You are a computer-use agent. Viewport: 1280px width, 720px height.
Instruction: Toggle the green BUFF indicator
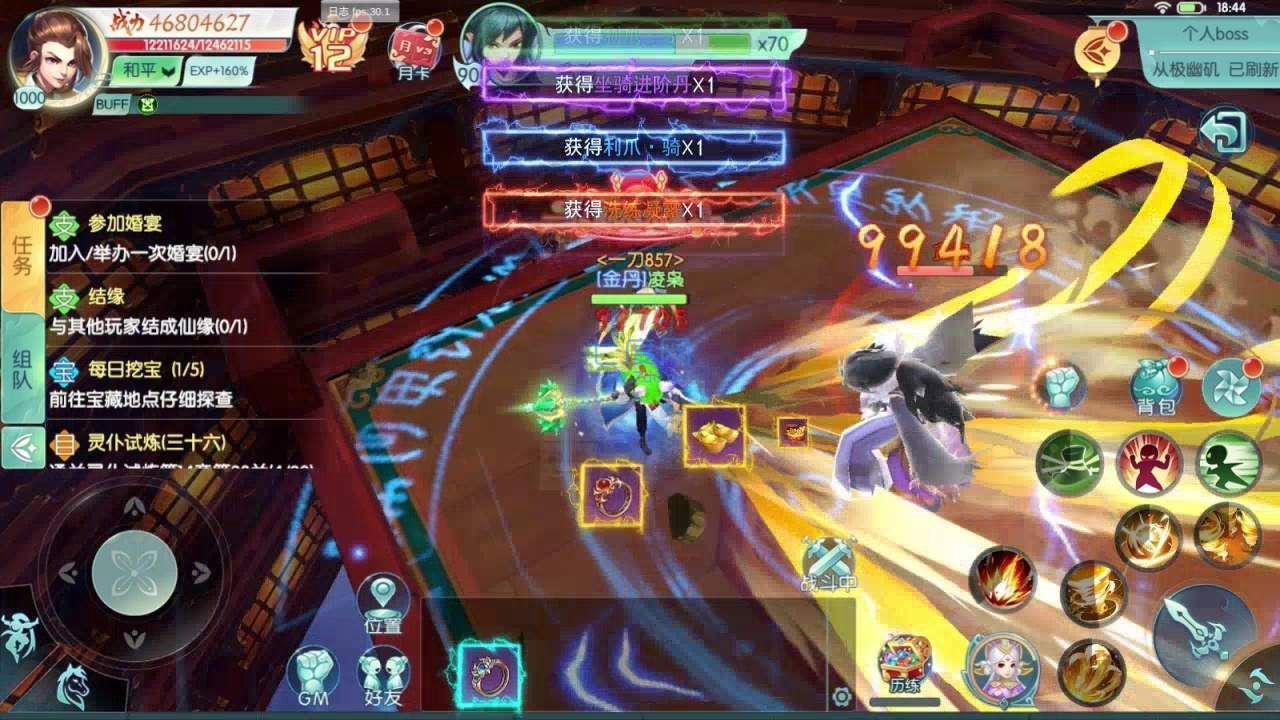point(149,103)
